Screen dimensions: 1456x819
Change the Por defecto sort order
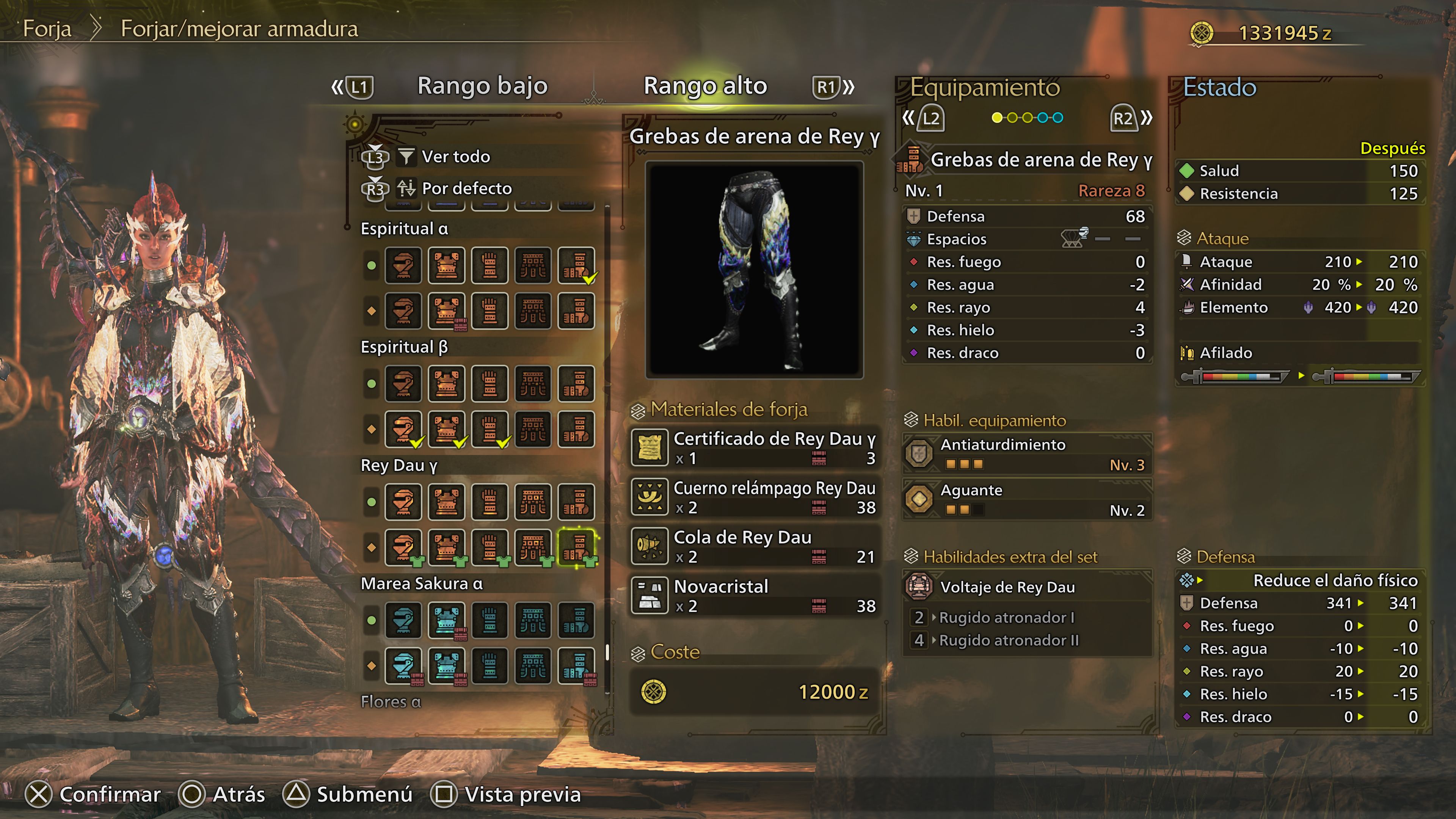(466, 188)
